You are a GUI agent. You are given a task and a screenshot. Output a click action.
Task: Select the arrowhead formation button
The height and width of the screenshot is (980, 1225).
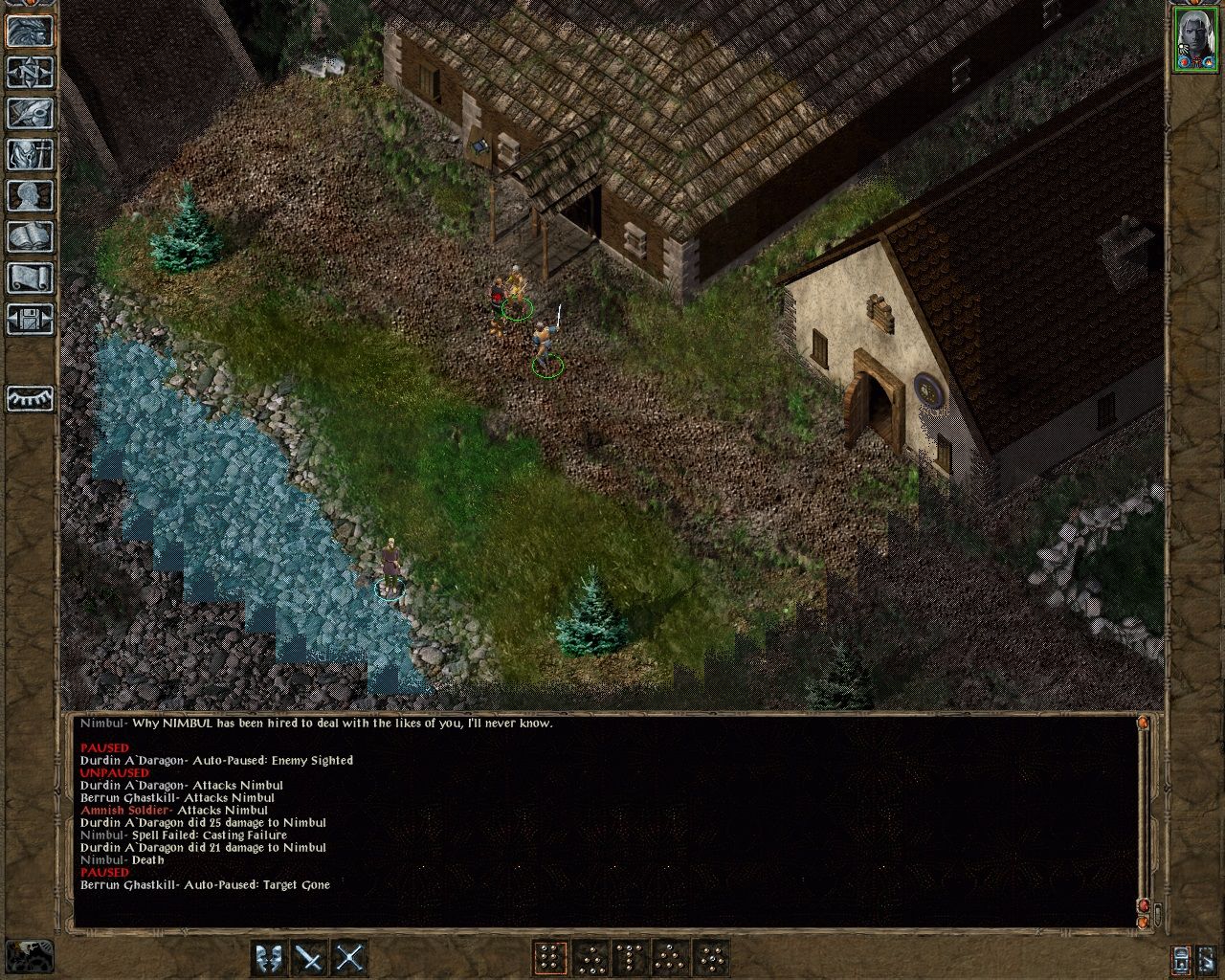pyautogui.click(x=672, y=959)
